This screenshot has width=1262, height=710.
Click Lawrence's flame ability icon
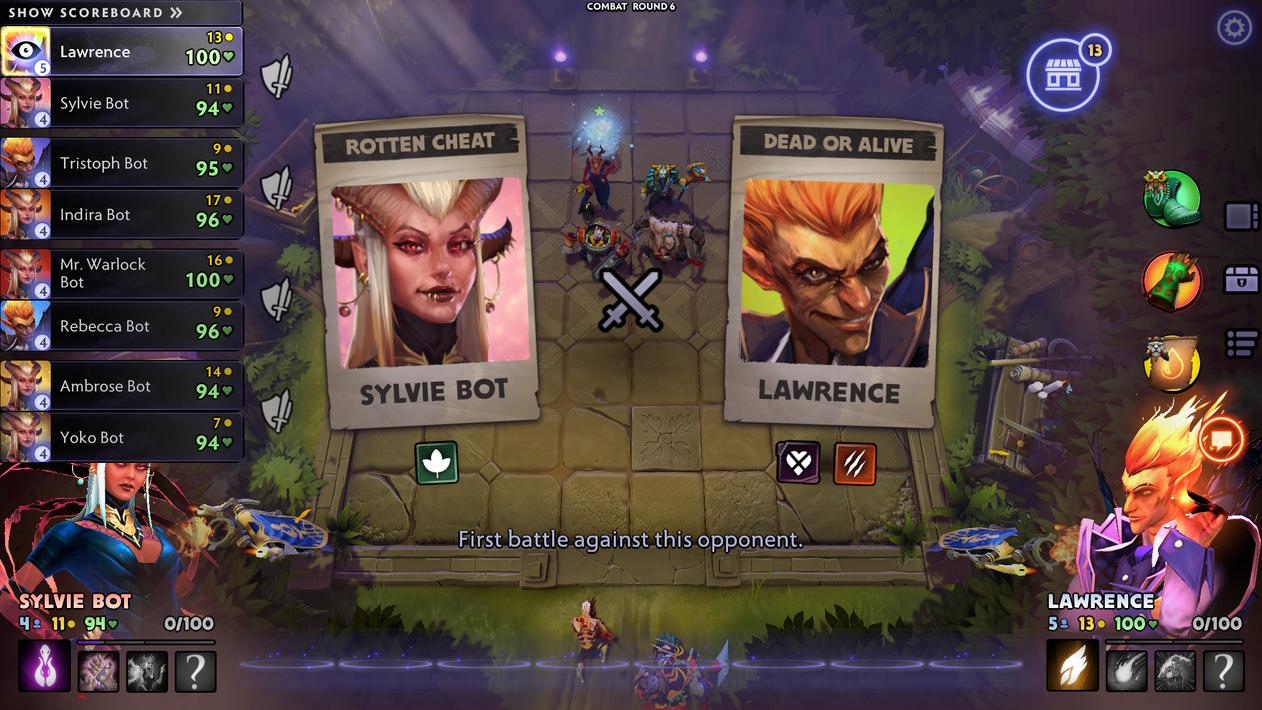coord(1072,666)
